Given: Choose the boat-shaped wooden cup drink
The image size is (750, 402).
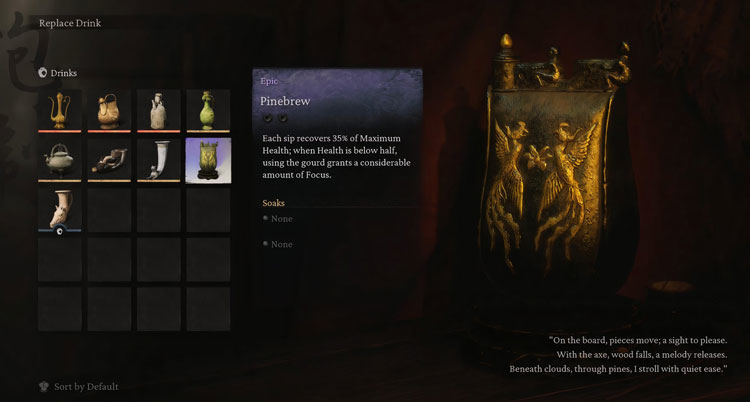Looking at the screenshot, I should coord(109,160).
